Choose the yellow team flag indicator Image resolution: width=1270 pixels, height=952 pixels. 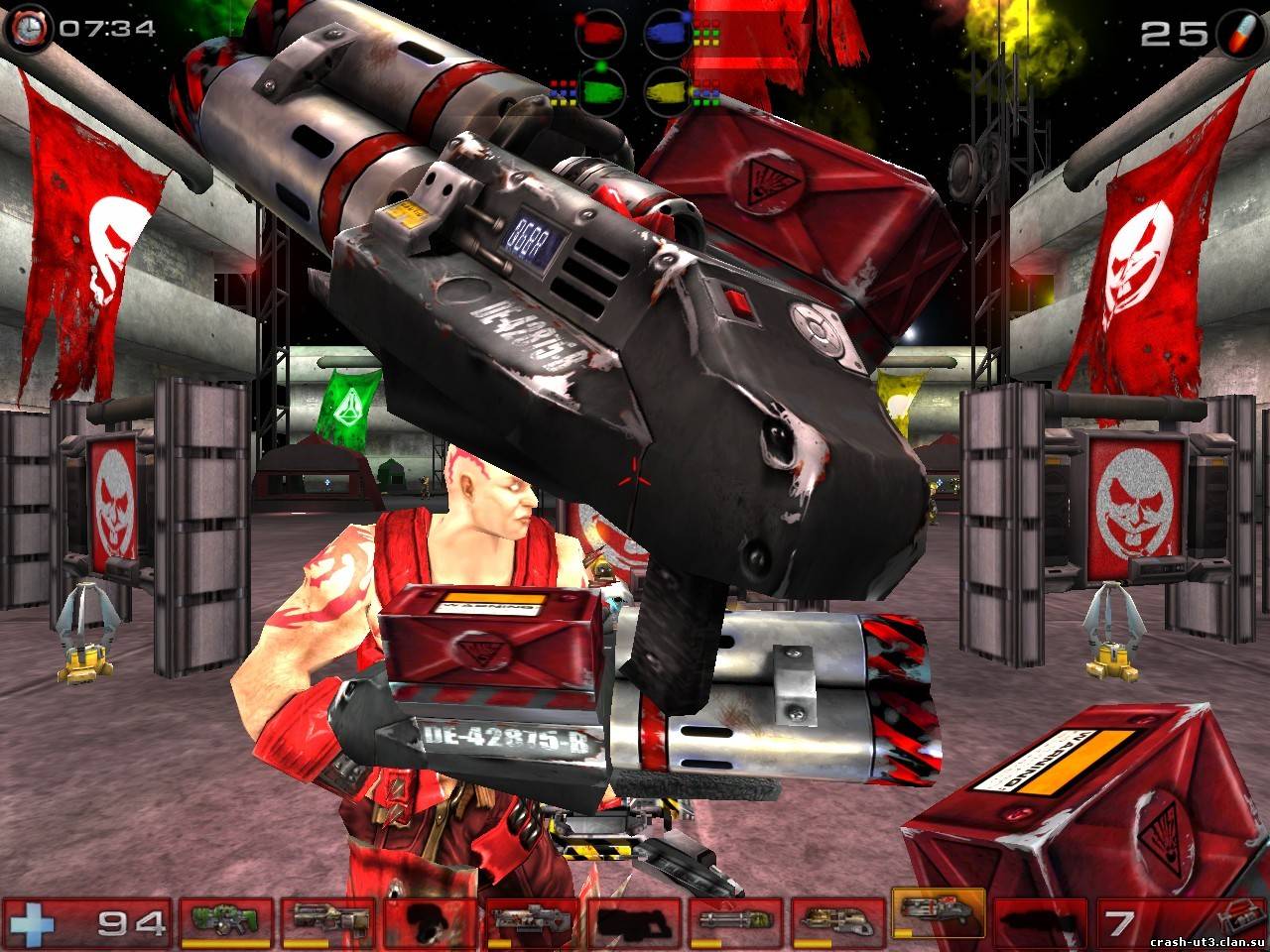click(668, 90)
